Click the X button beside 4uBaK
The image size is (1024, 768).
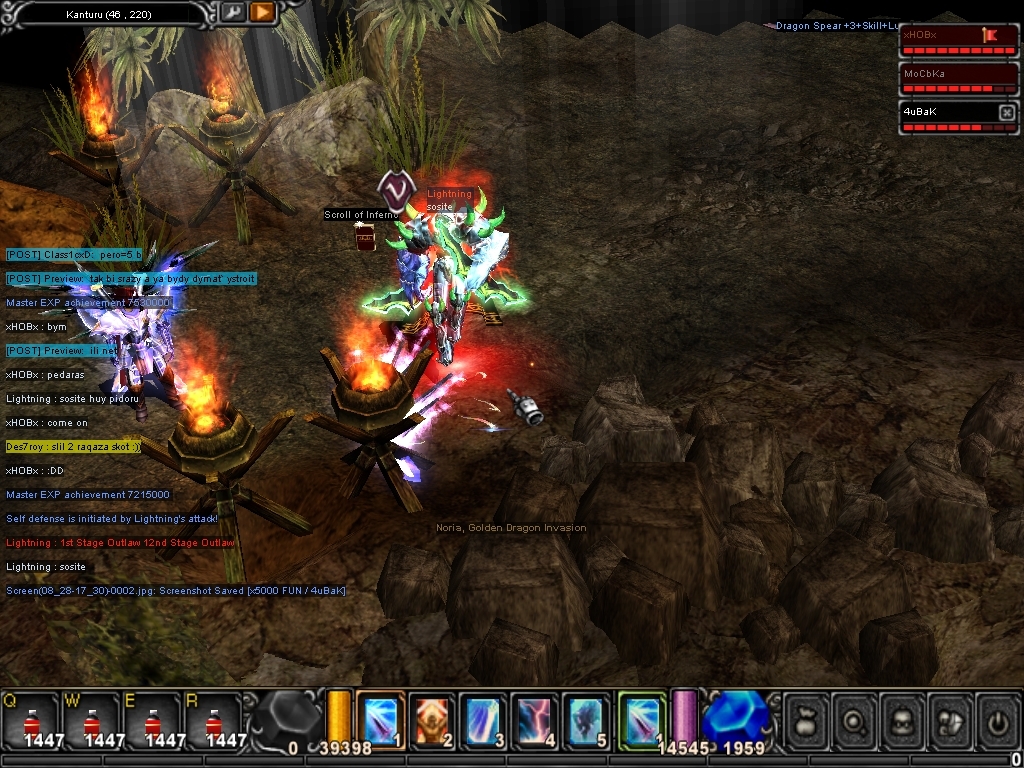point(1006,113)
